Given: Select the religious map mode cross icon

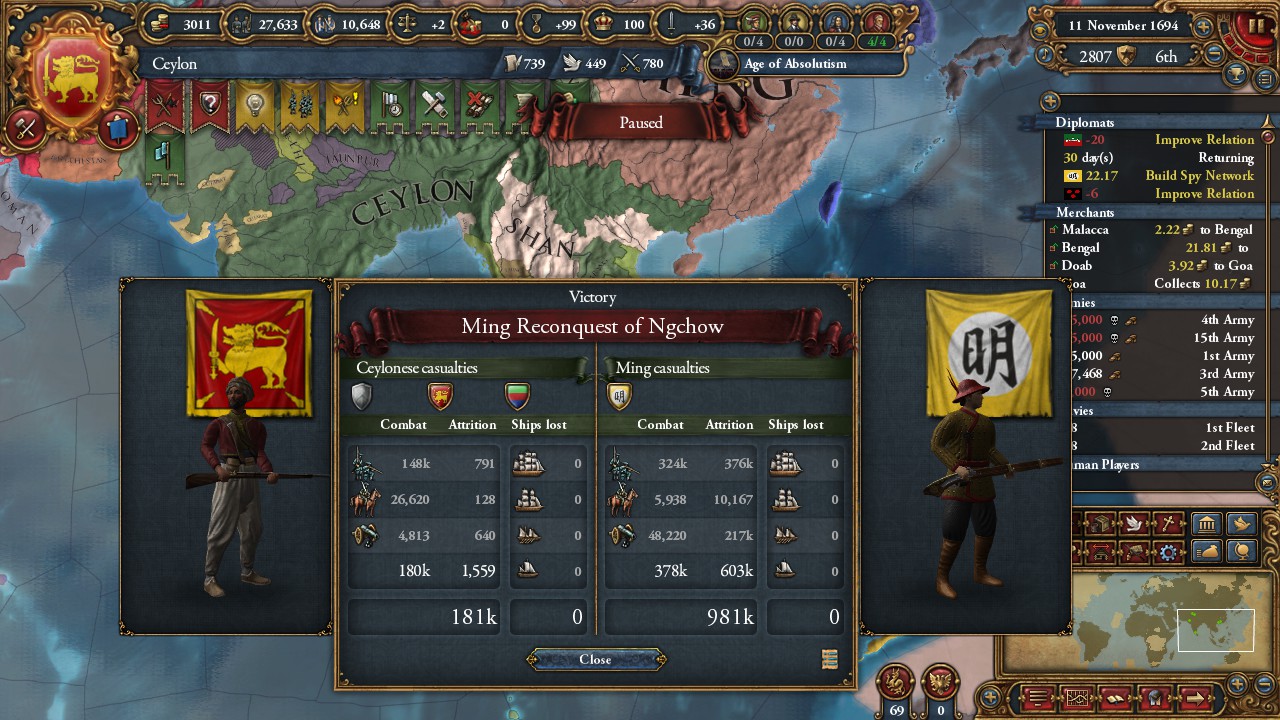Looking at the screenshot, I should (x=1170, y=523).
